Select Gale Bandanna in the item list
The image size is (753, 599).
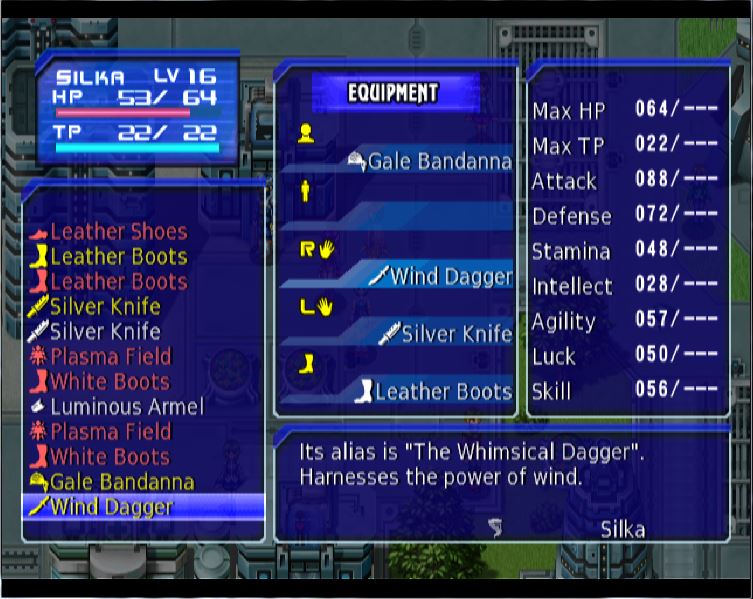[122, 482]
